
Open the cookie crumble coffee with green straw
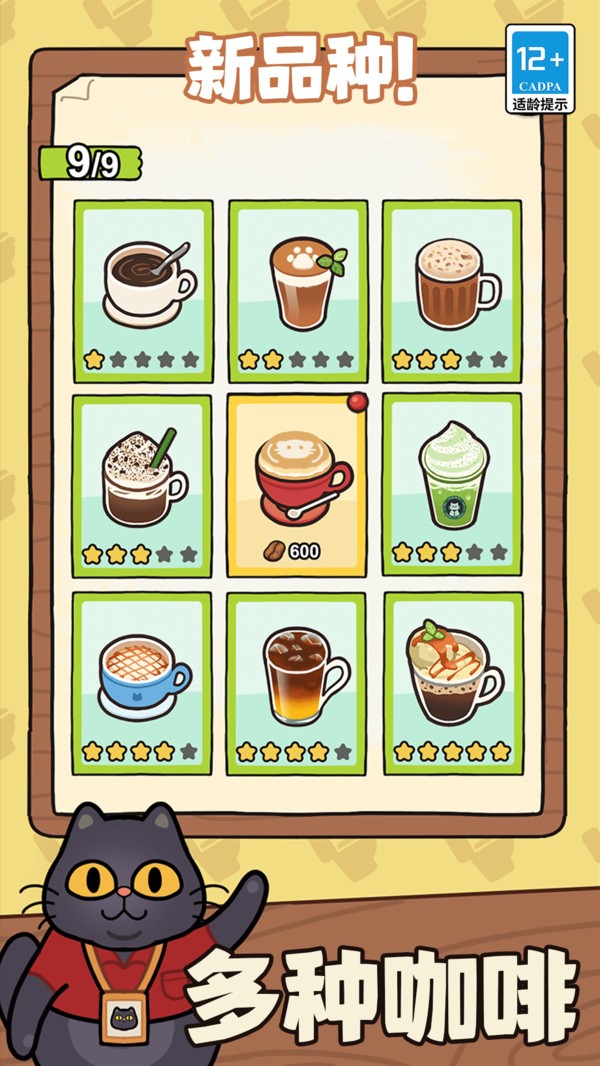tap(143, 486)
